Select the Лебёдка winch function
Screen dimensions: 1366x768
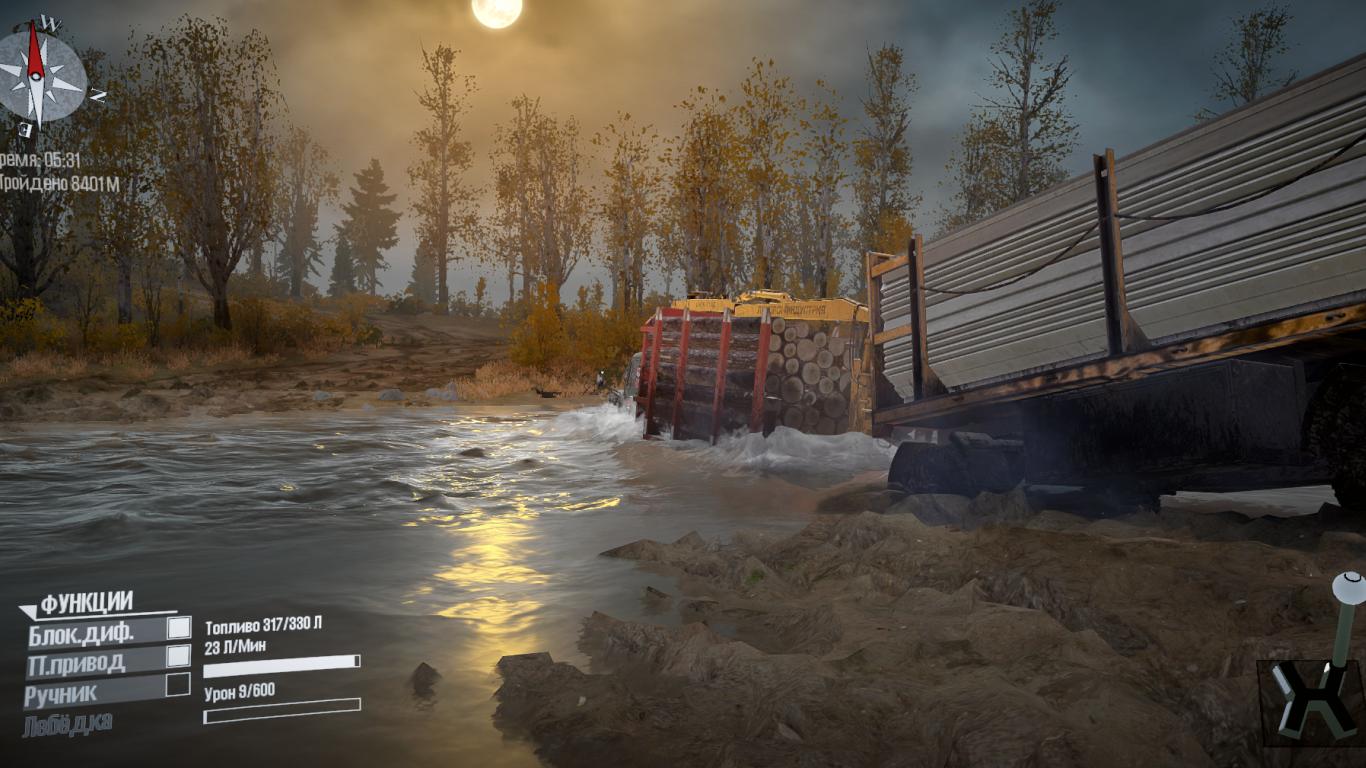[69, 722]
